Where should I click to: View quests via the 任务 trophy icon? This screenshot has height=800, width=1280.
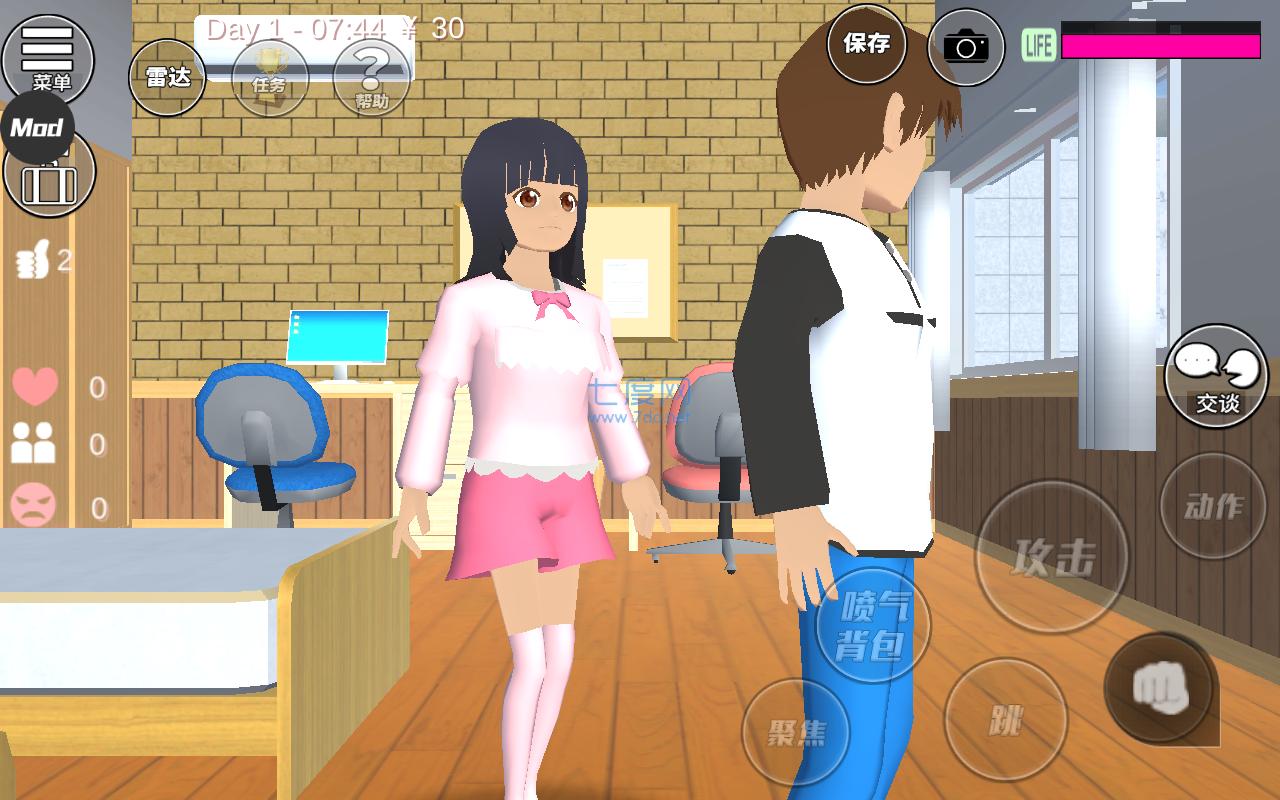272,78
